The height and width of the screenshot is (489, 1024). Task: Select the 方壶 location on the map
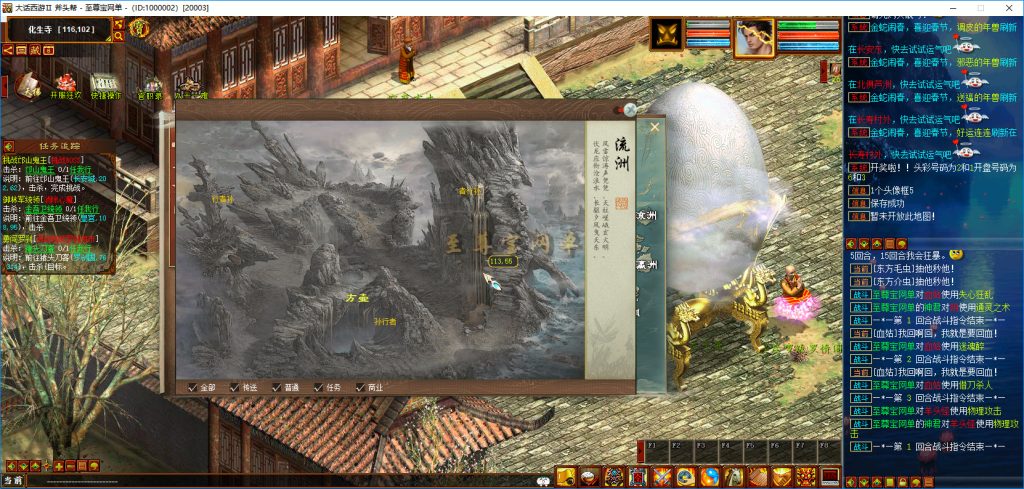click(357, 297)
